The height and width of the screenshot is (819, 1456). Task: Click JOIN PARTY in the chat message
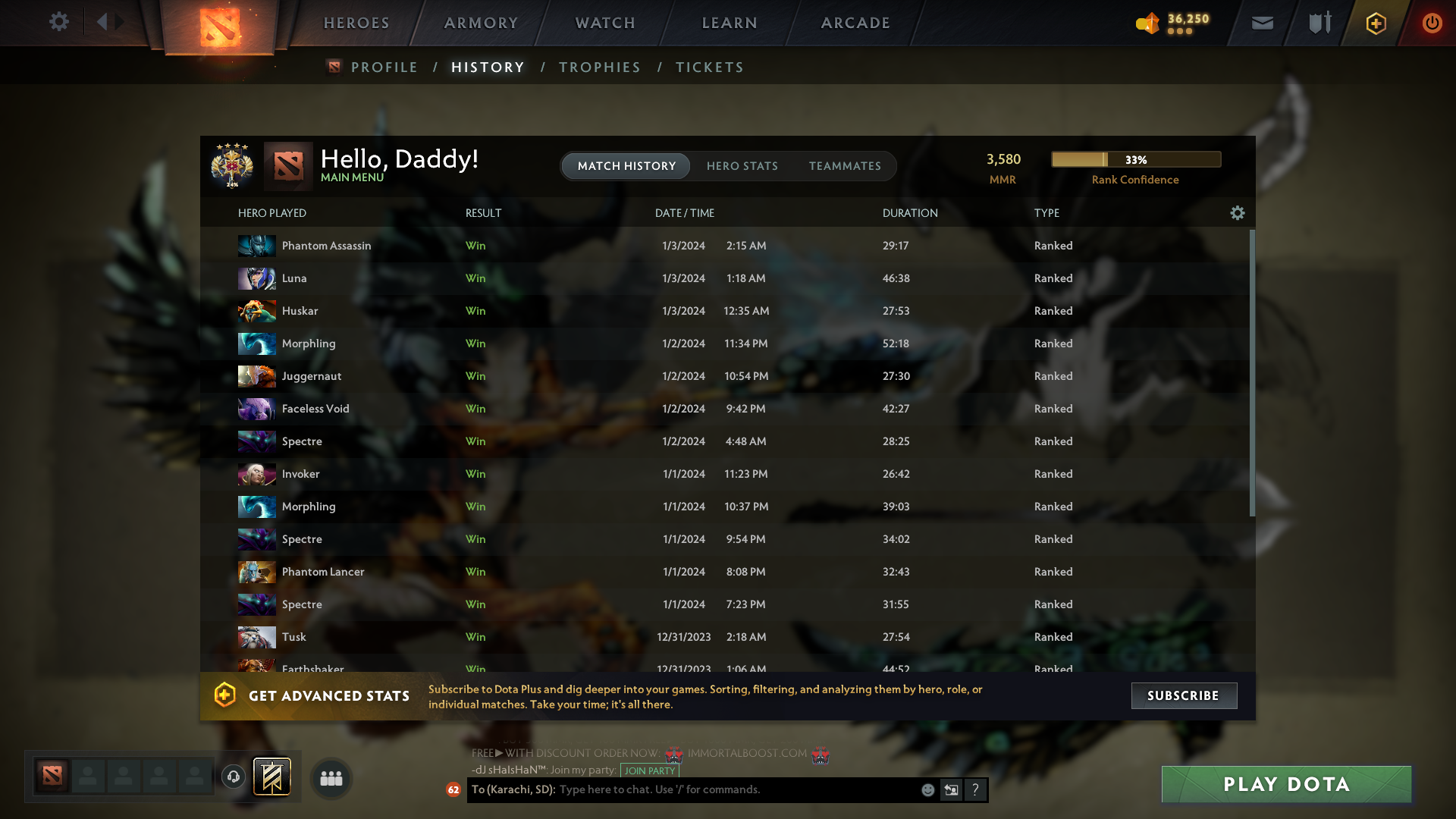coord(649,770)
